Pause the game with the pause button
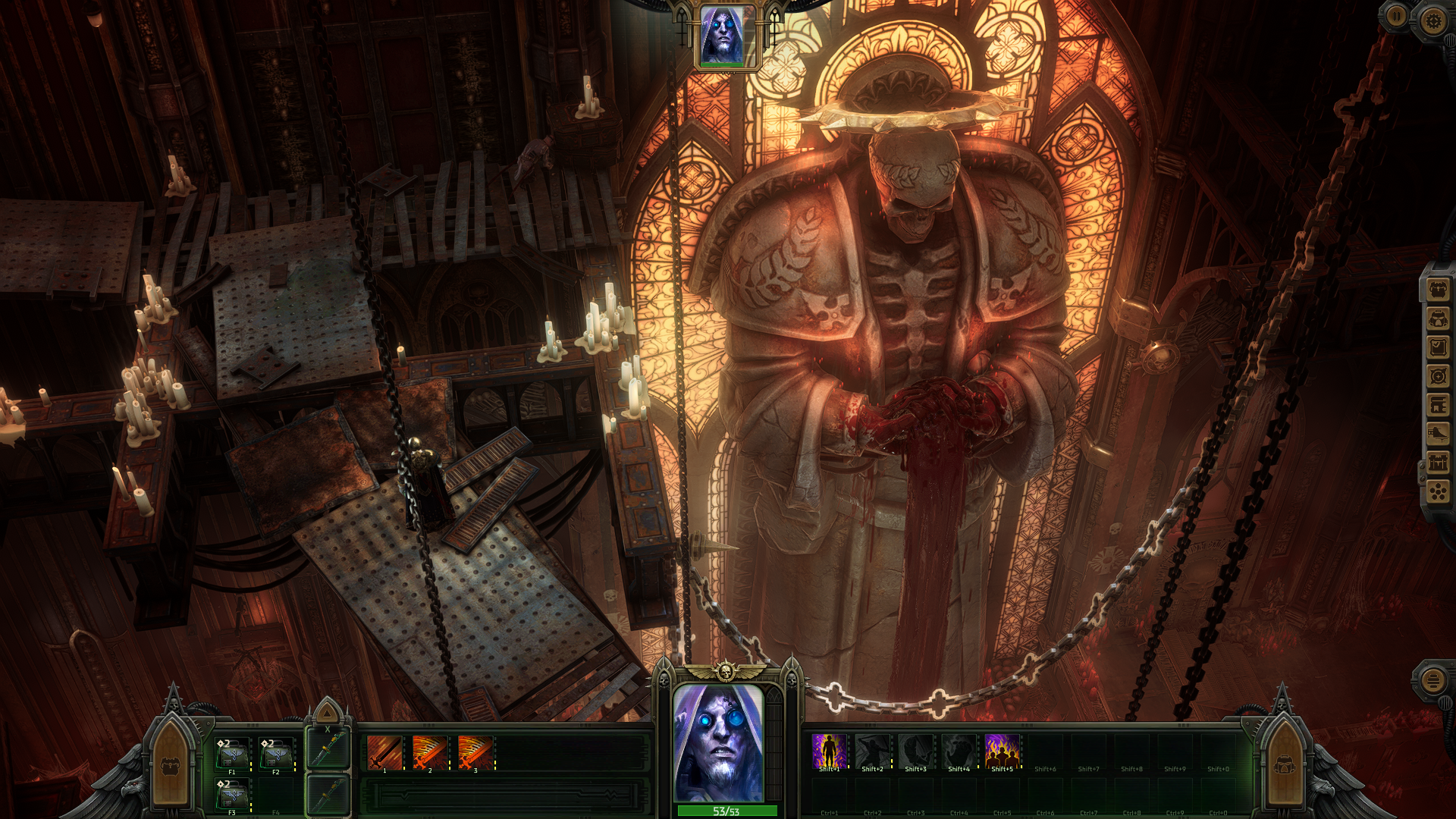Viewport: 1456px width, 819px height. 1396,16
